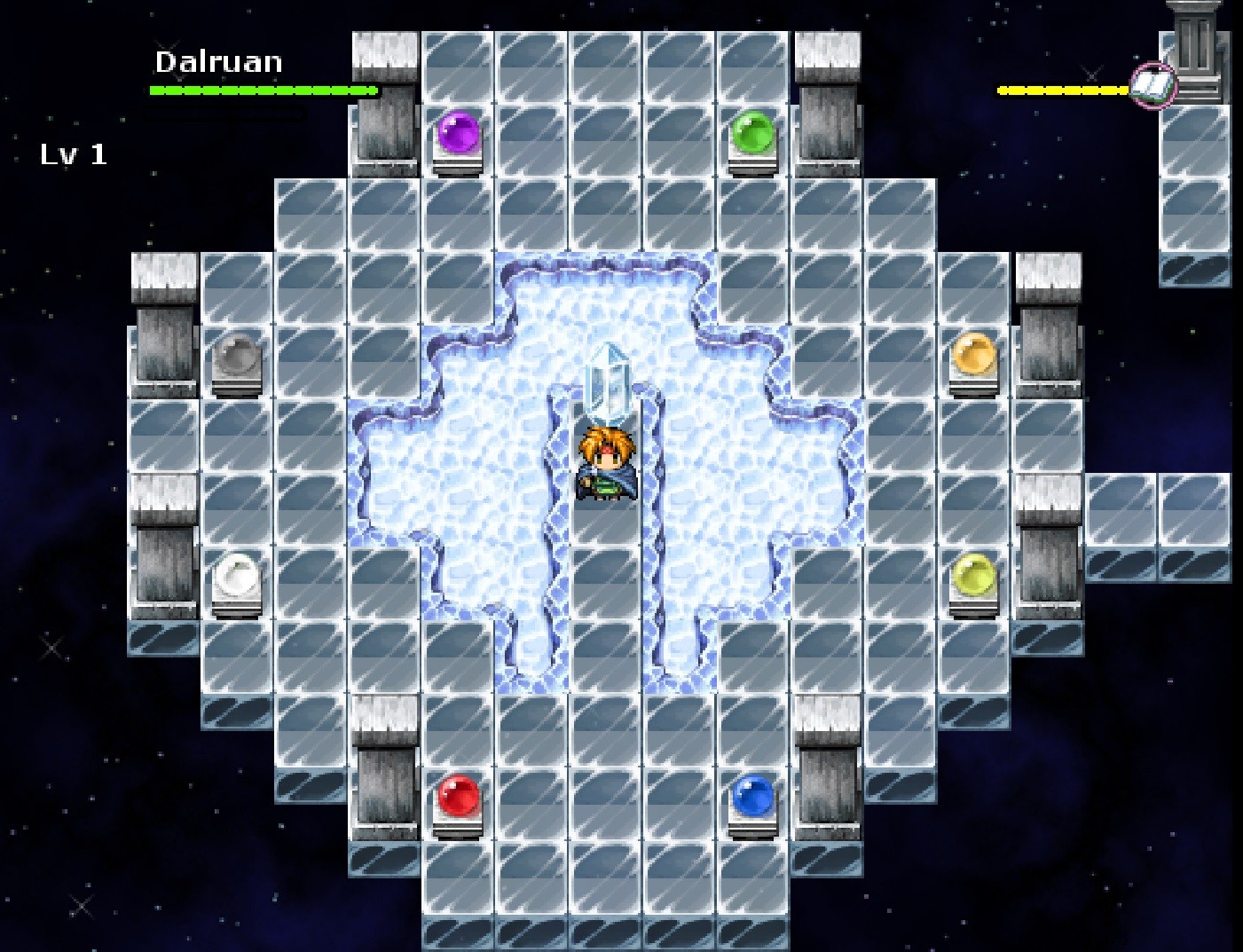This screenshot has height=952, width=1243.
Task: Select the gray orb on the left
Action: (x=235, y=355)
